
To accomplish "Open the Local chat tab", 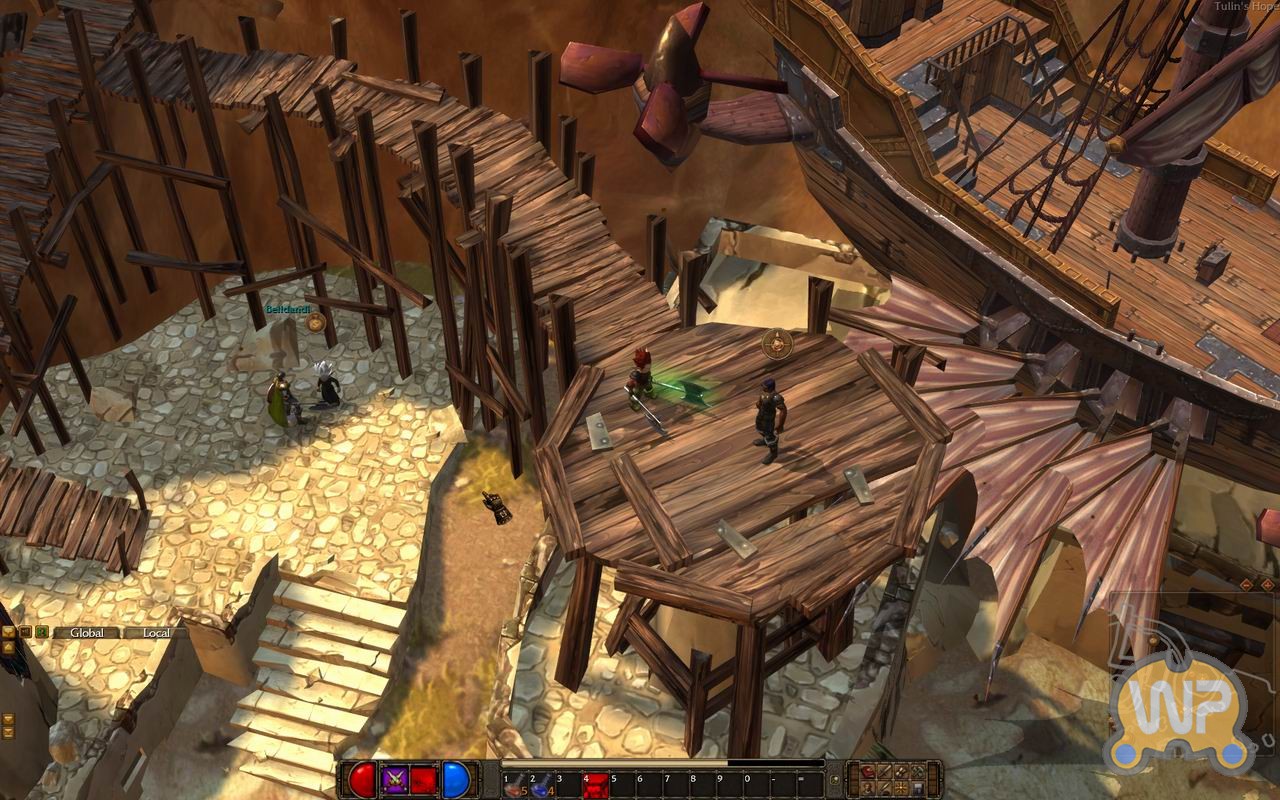I will [157, 633].
